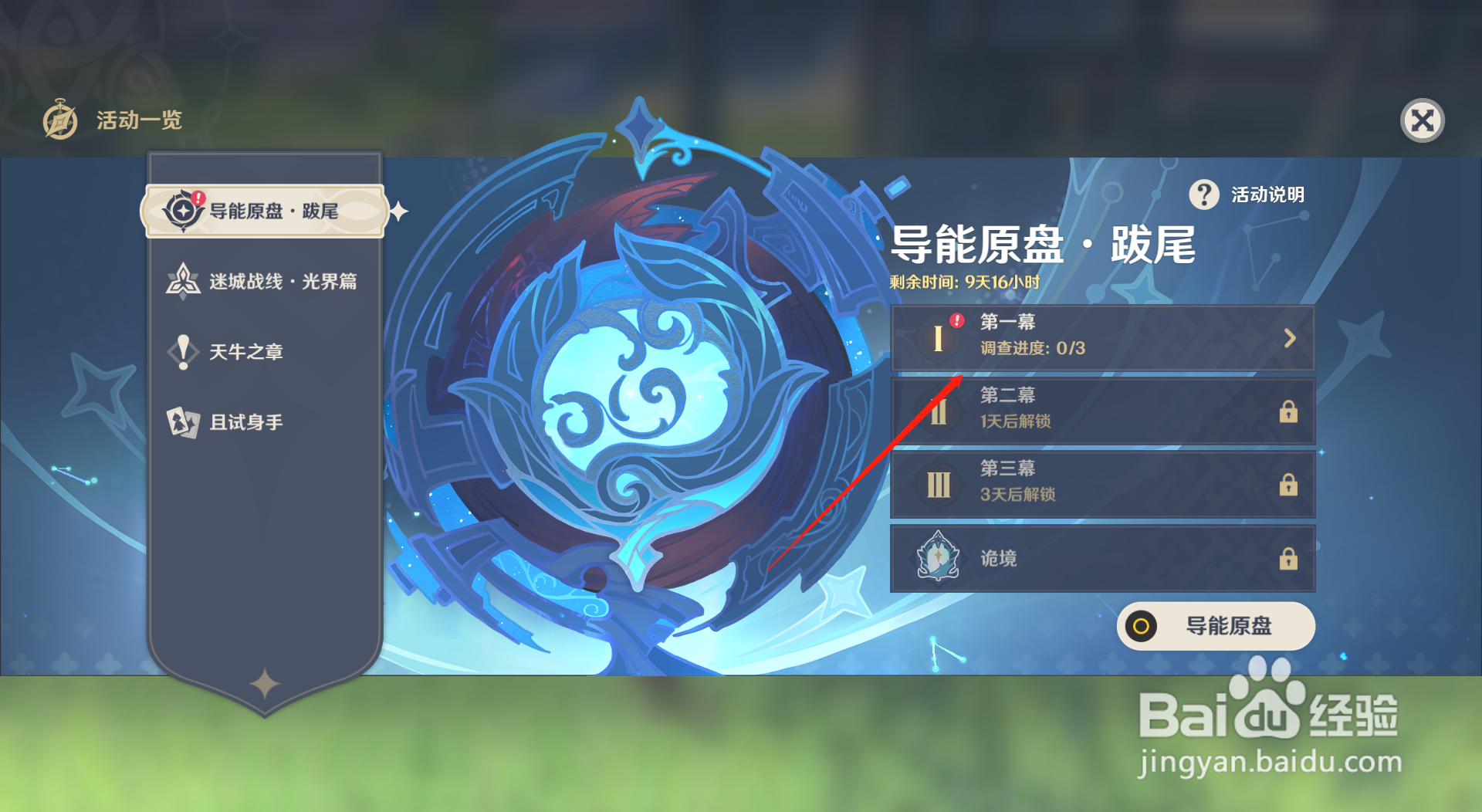The height and width of the screenshot is (812, 1482).
Task: Select the 迷城战线·光界篇 star icon
Action: click(182, 280)
